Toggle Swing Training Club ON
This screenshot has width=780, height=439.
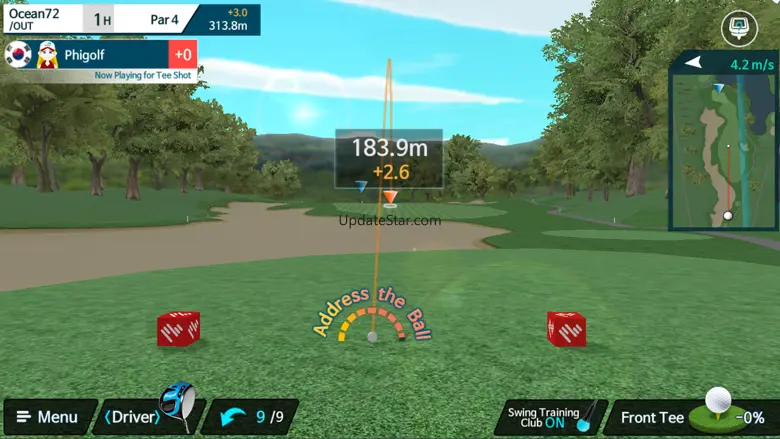[x=550, y=417]
